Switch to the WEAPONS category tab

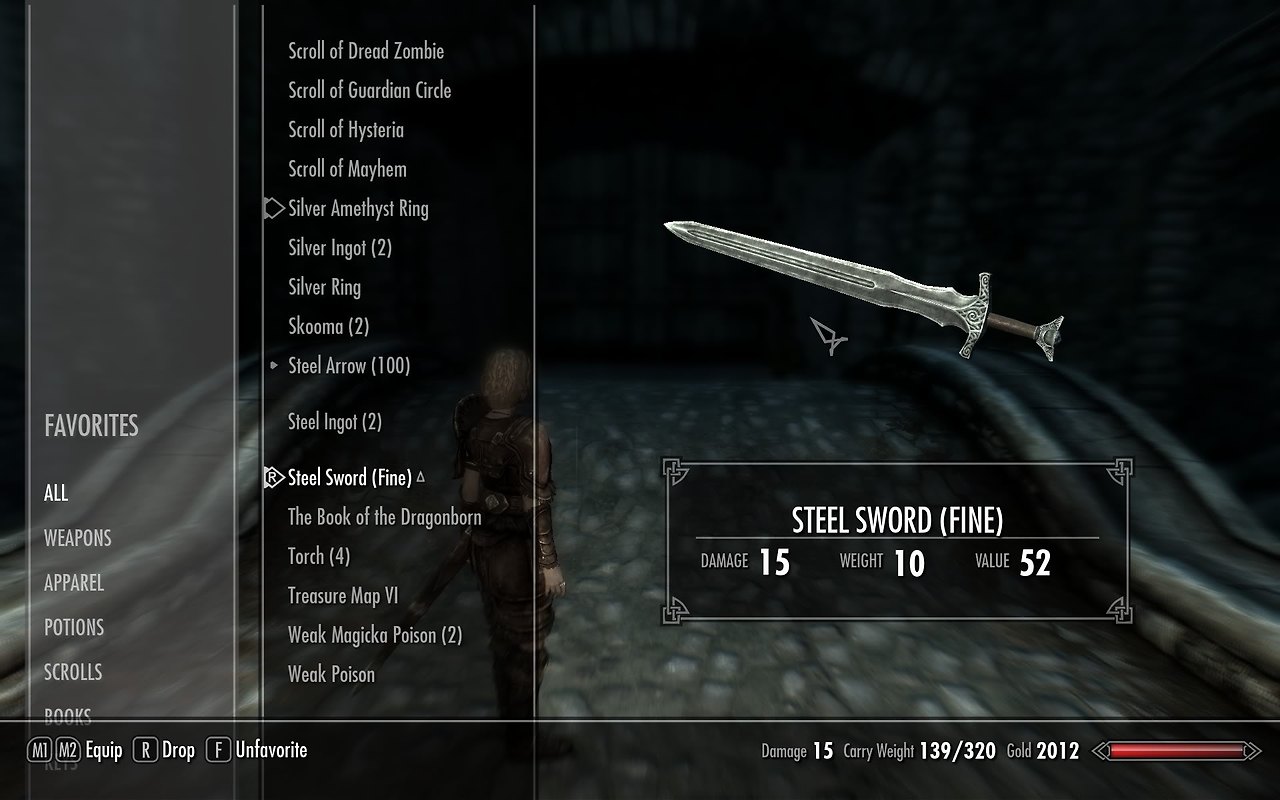coord(77,538)
